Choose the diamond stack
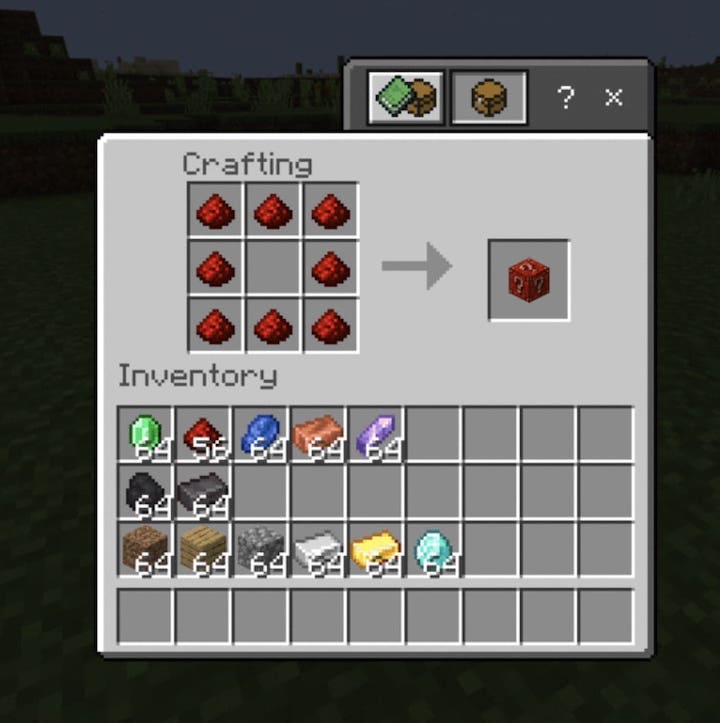The width and height of the screenshot is (720, 723). tap(434, 549)
